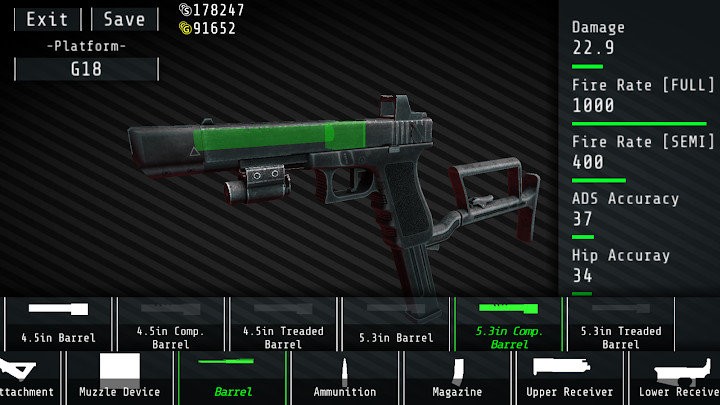Exit the weapon customization screen

[48, 19]
